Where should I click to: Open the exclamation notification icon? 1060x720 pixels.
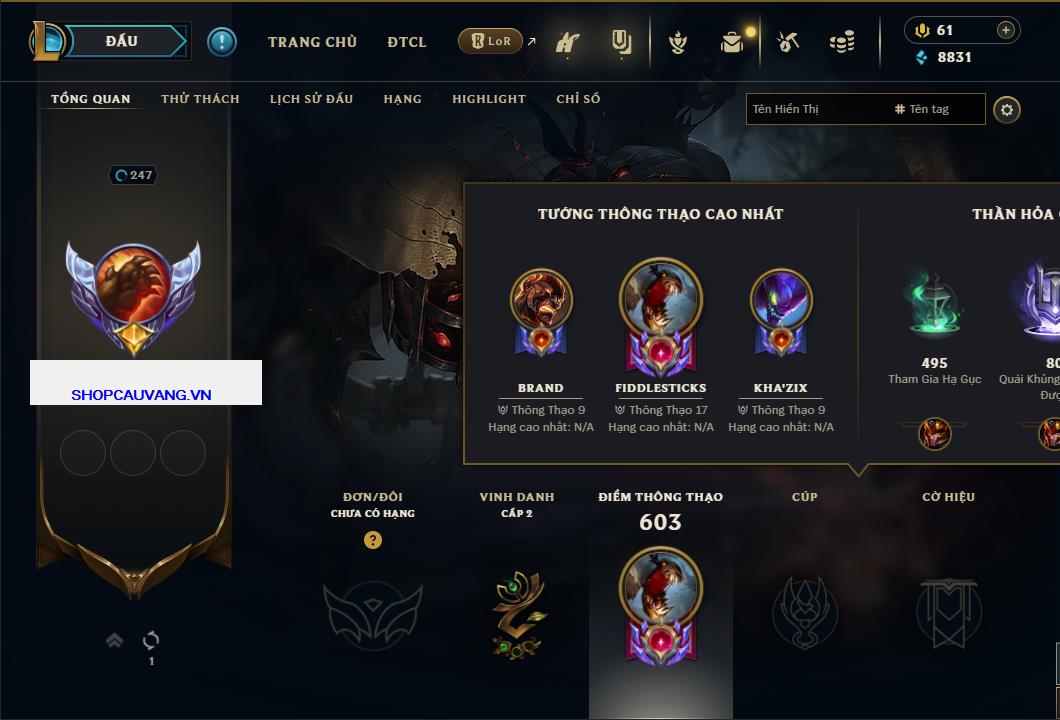click(x=222, y=42)
